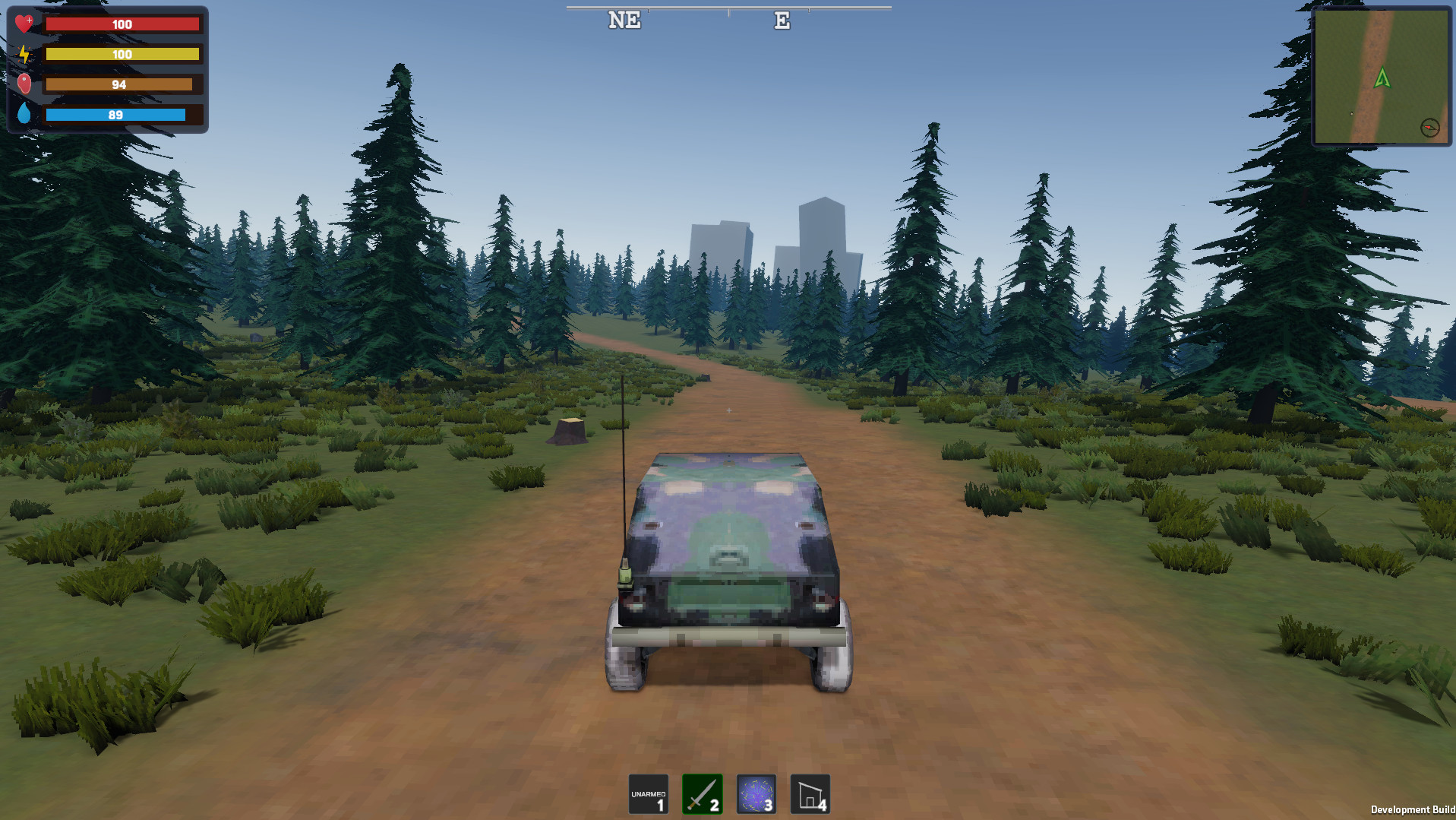The width and height of the screenshot is (1456, 820).
Task: Equip the sword in hotbar slot 2
Action: (x=702, y=793)
